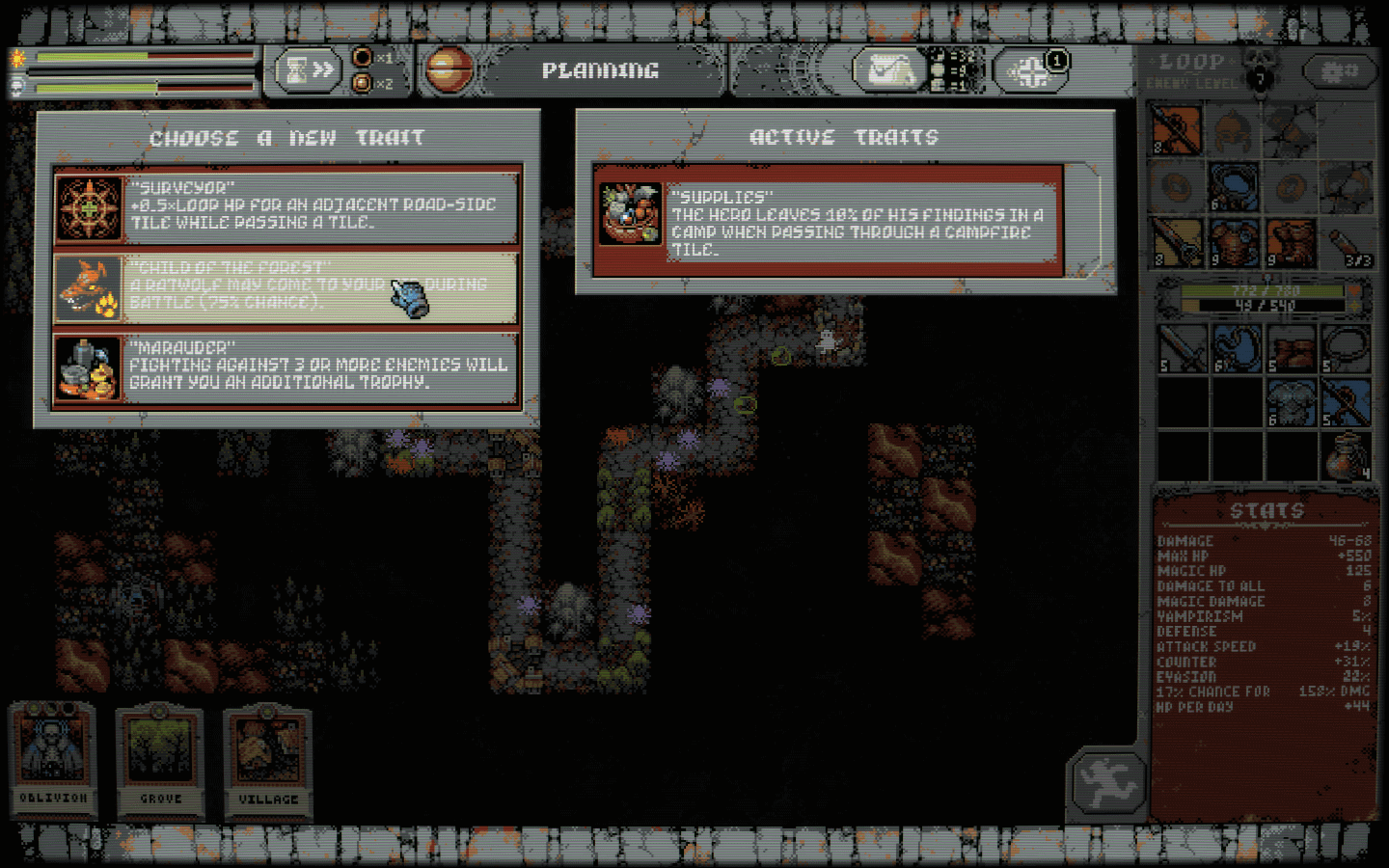1389x868 pixels.
Task: Select the equipped level 9 chest armor
Action: coord(1234,242)
